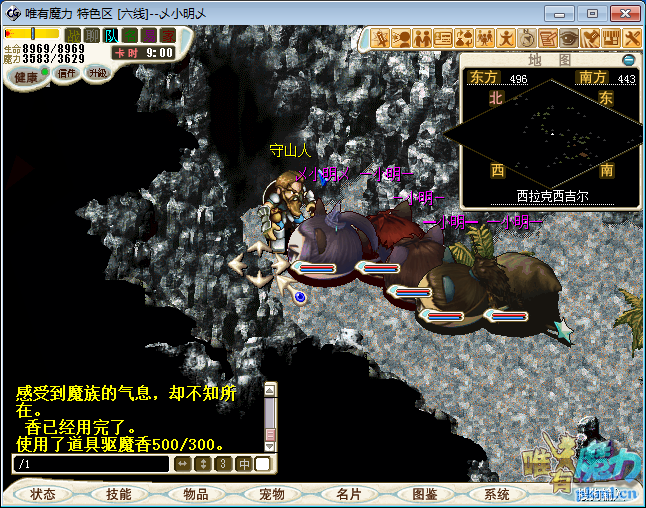Toggle the 战 battle mode button
Screen dimensions: 646x508
pyautogui.click(x=73, y=36)
